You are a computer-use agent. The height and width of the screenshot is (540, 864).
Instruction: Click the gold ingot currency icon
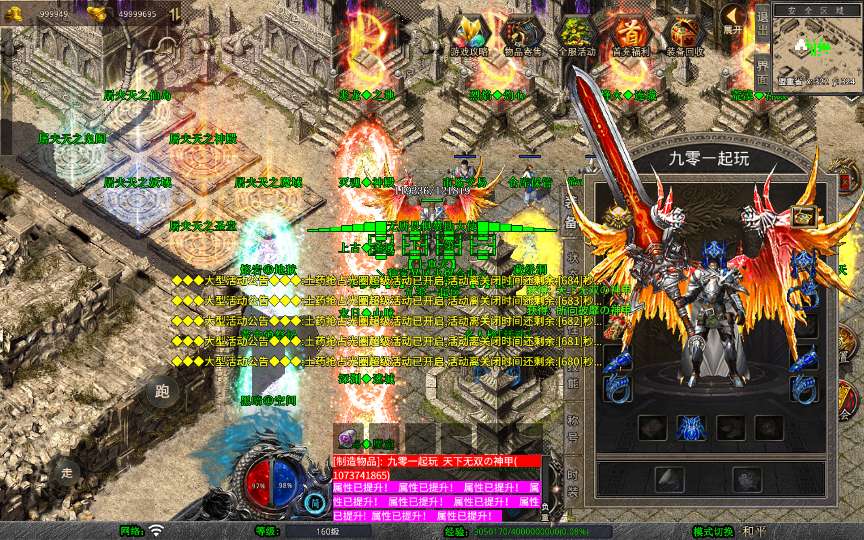(x=97, y=14)
